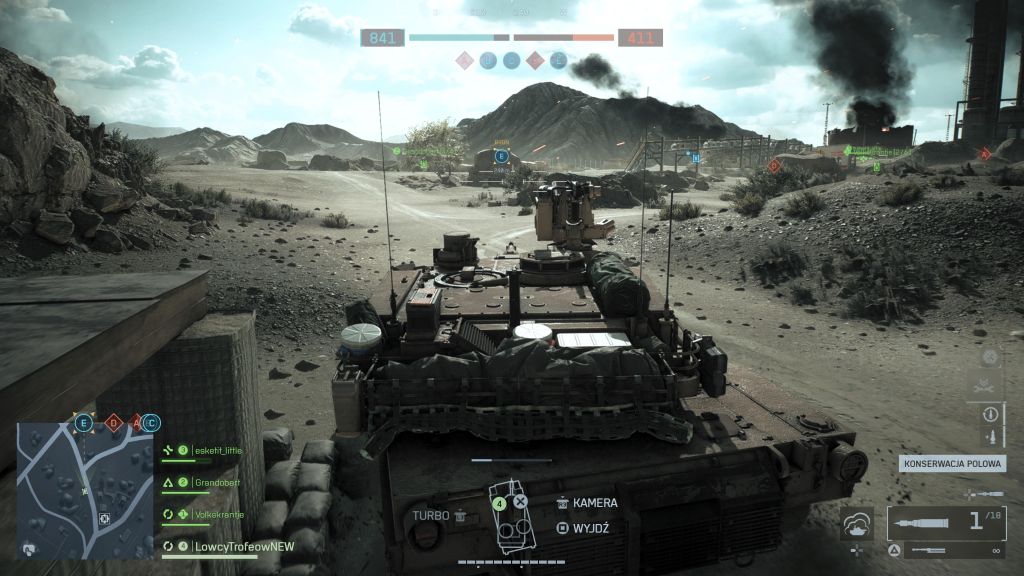Click the vehicle seat diagram
This screenshot has height=576, width=1024.
[512, 518]
